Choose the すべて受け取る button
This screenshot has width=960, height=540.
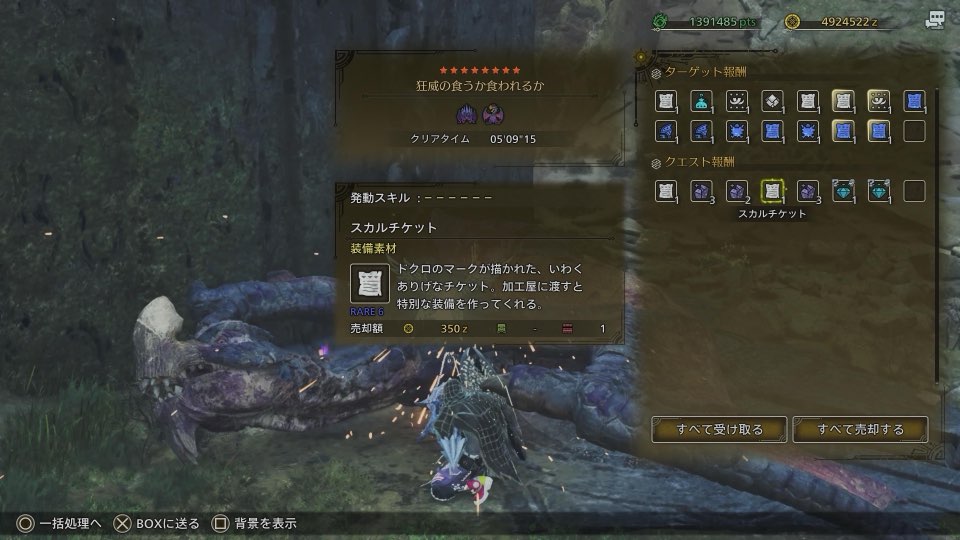(718, 429)
